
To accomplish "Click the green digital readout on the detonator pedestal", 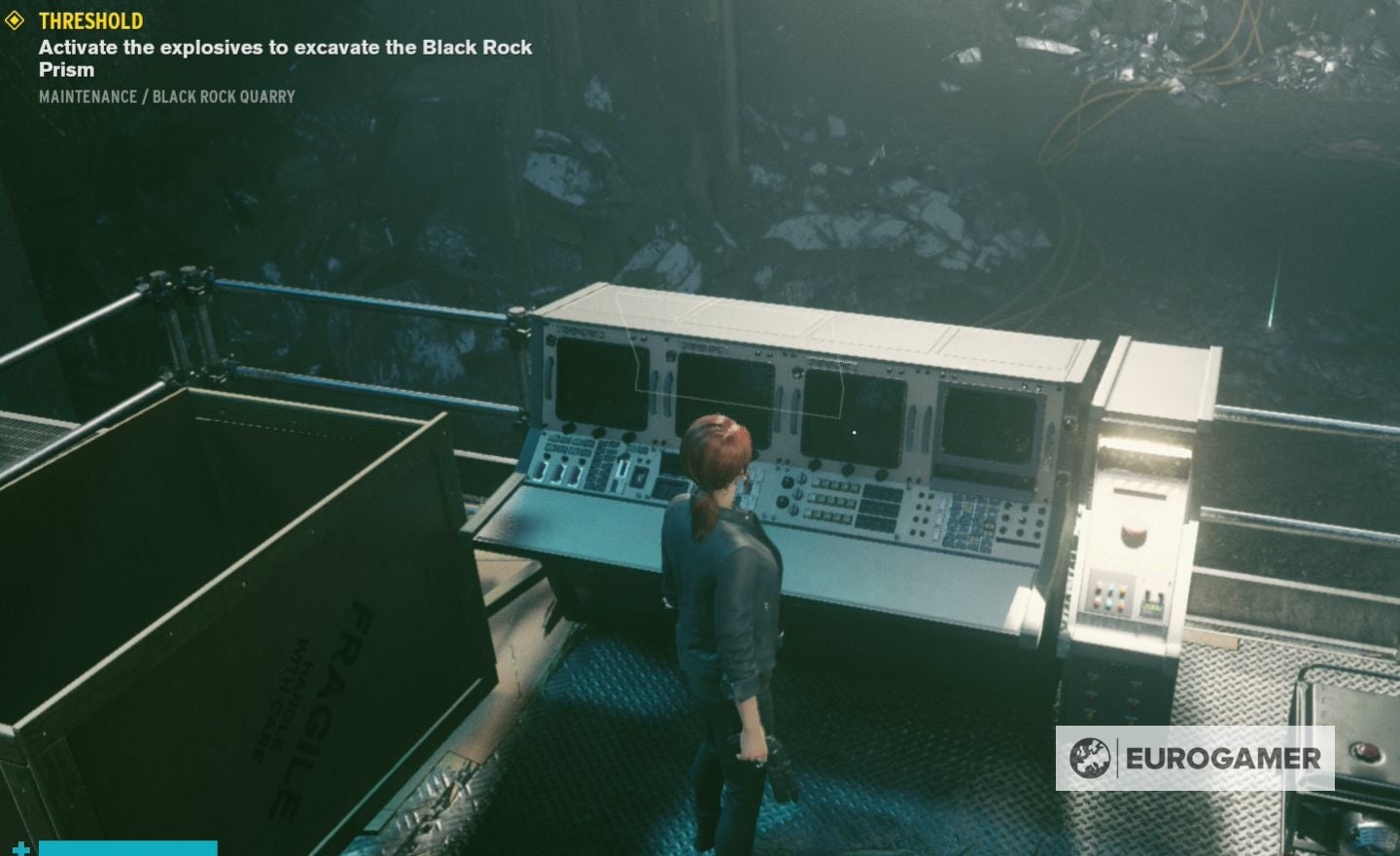I will point(1150,606).
